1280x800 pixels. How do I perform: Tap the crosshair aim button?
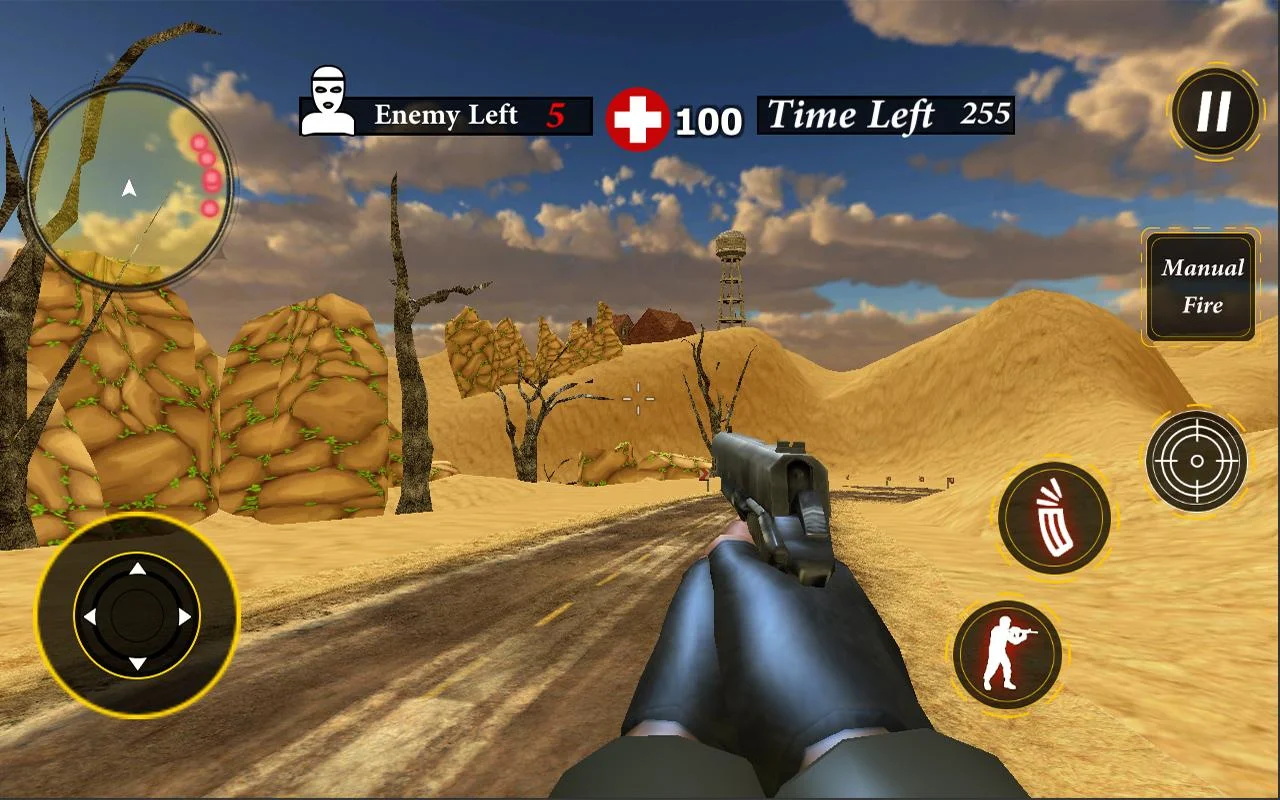[x=1195, y=462]
